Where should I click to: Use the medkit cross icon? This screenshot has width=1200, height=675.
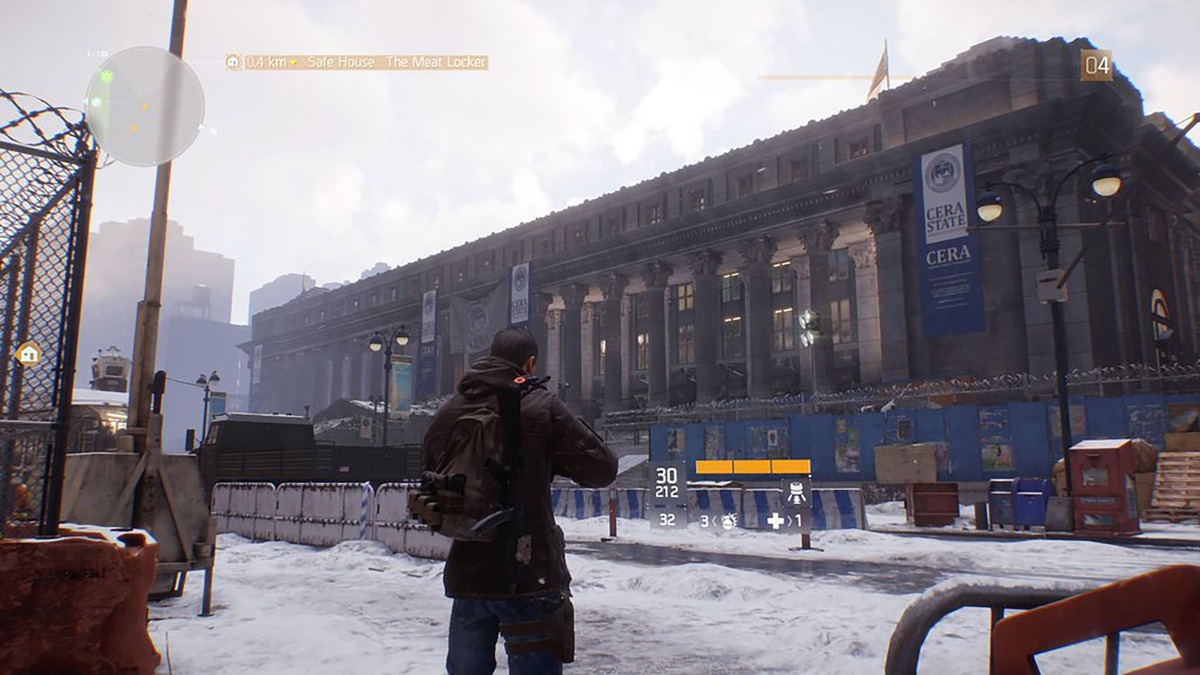pos(775,520)
